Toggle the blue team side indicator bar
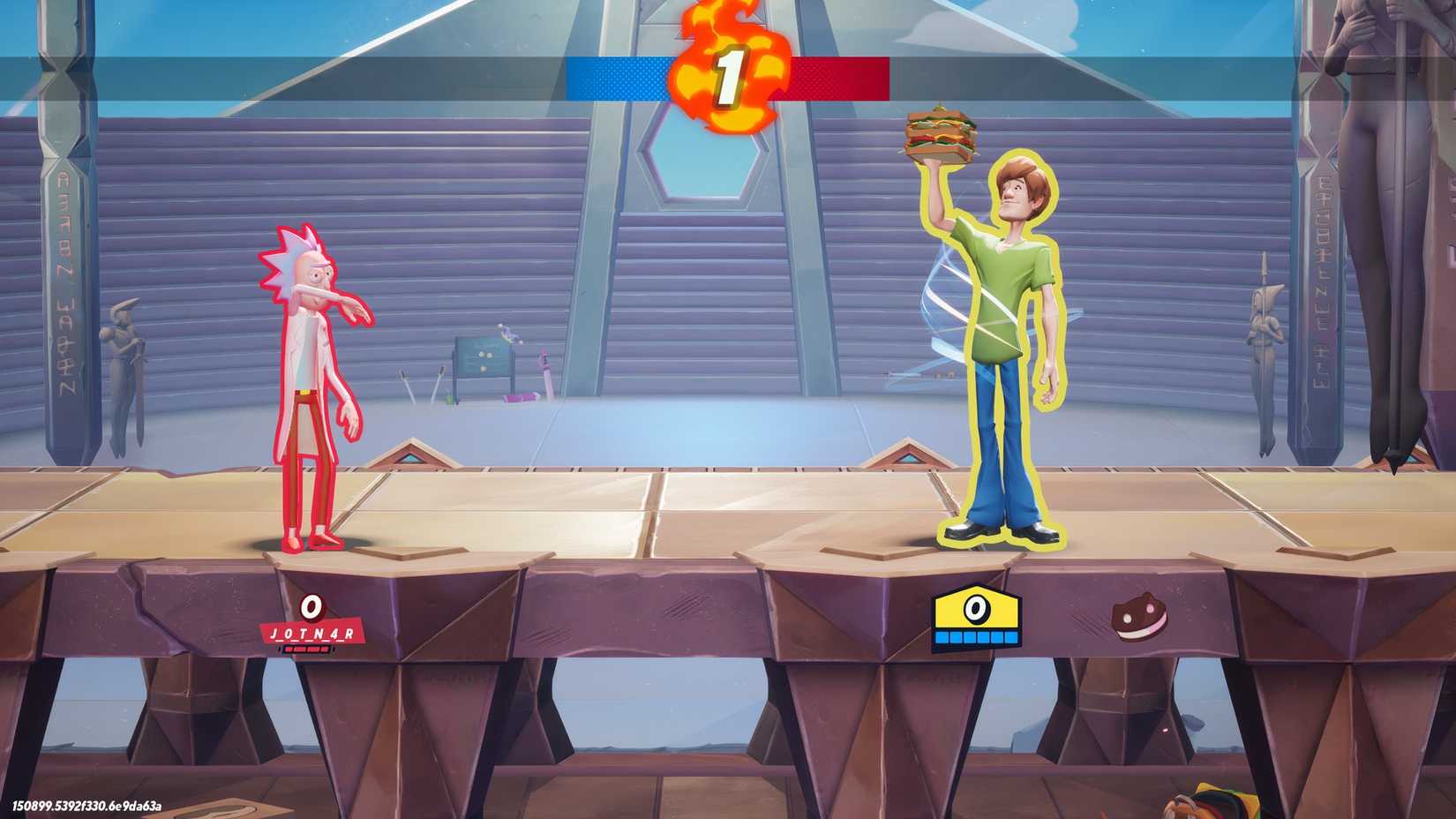Viewport: 1456px width, 819px height. point(618,79)
